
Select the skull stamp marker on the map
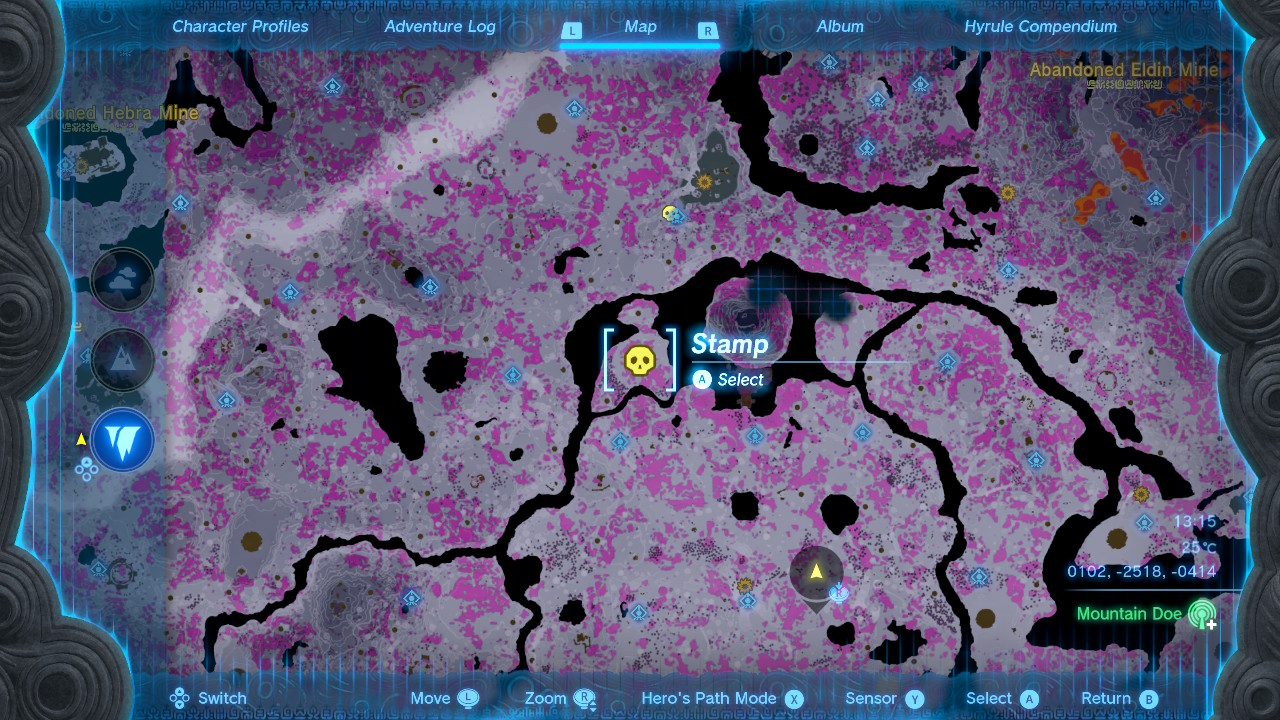(x=640, y=361)
